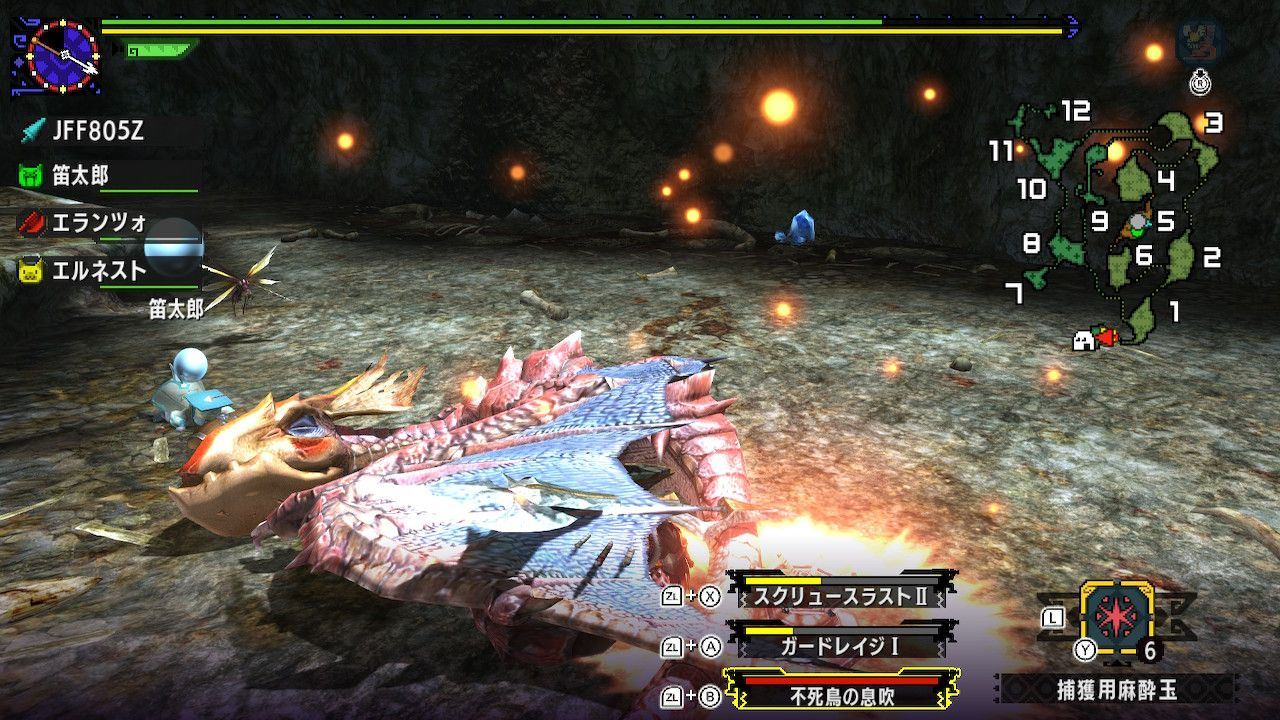Pick party member エルネスト in the list
Image resolution: width=1280 pixels, height=720 pixels.
click(98, 270)
